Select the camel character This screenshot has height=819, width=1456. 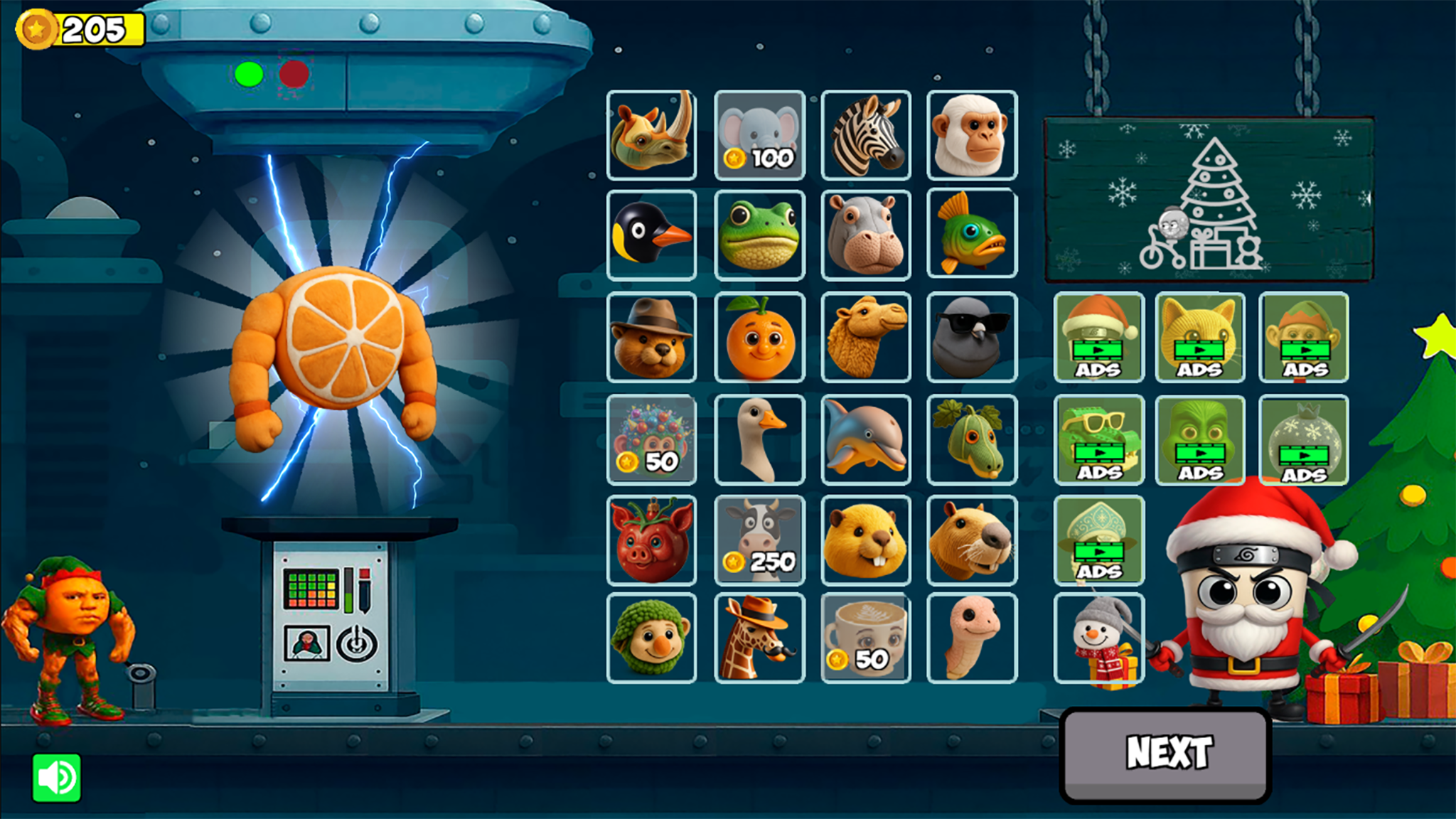(866, 338)
